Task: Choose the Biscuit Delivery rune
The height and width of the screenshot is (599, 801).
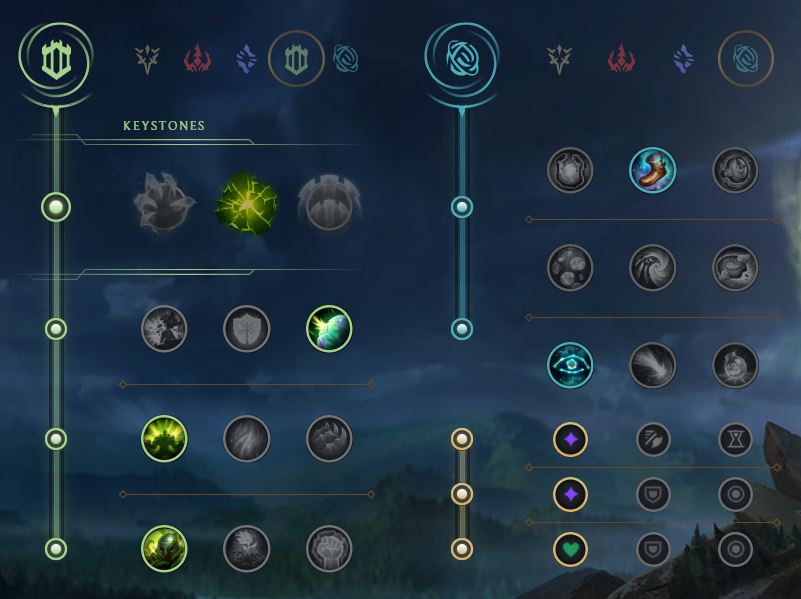Action: tap(735, 268)
